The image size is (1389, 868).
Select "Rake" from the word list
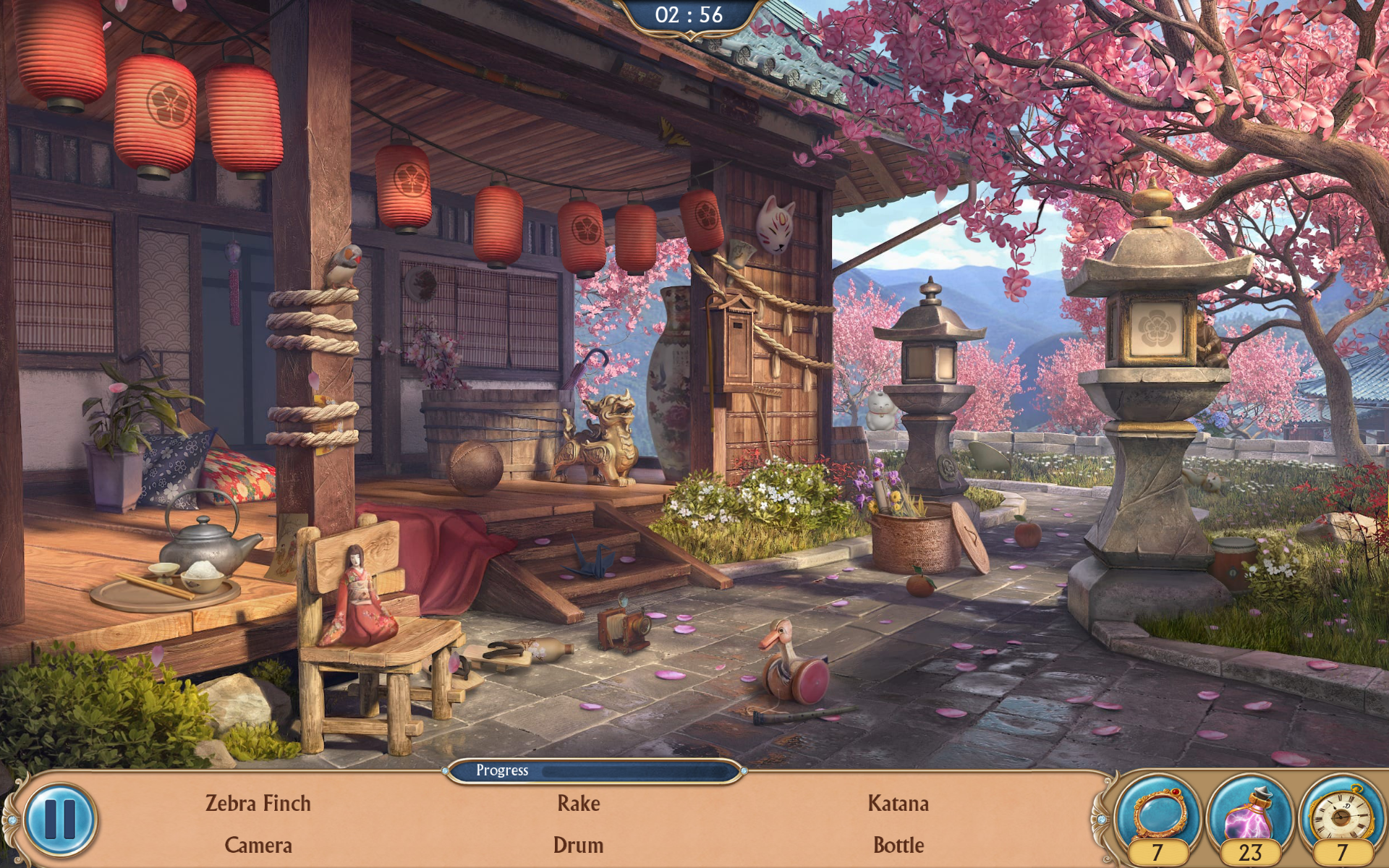578,803
